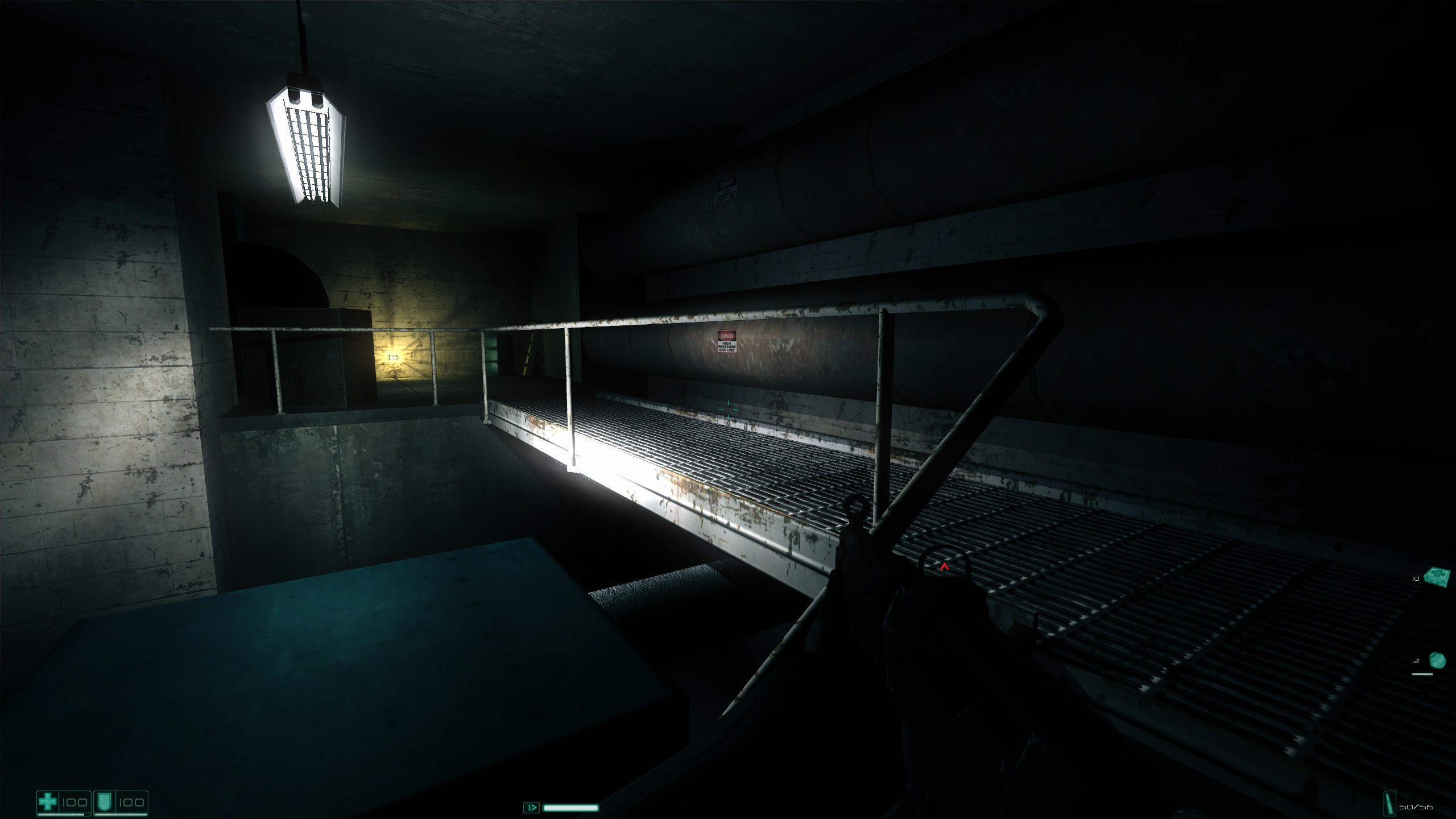Expand the health status readout showing 100
This screenshot has height=819, width=1456.
[x=75, y=803]
